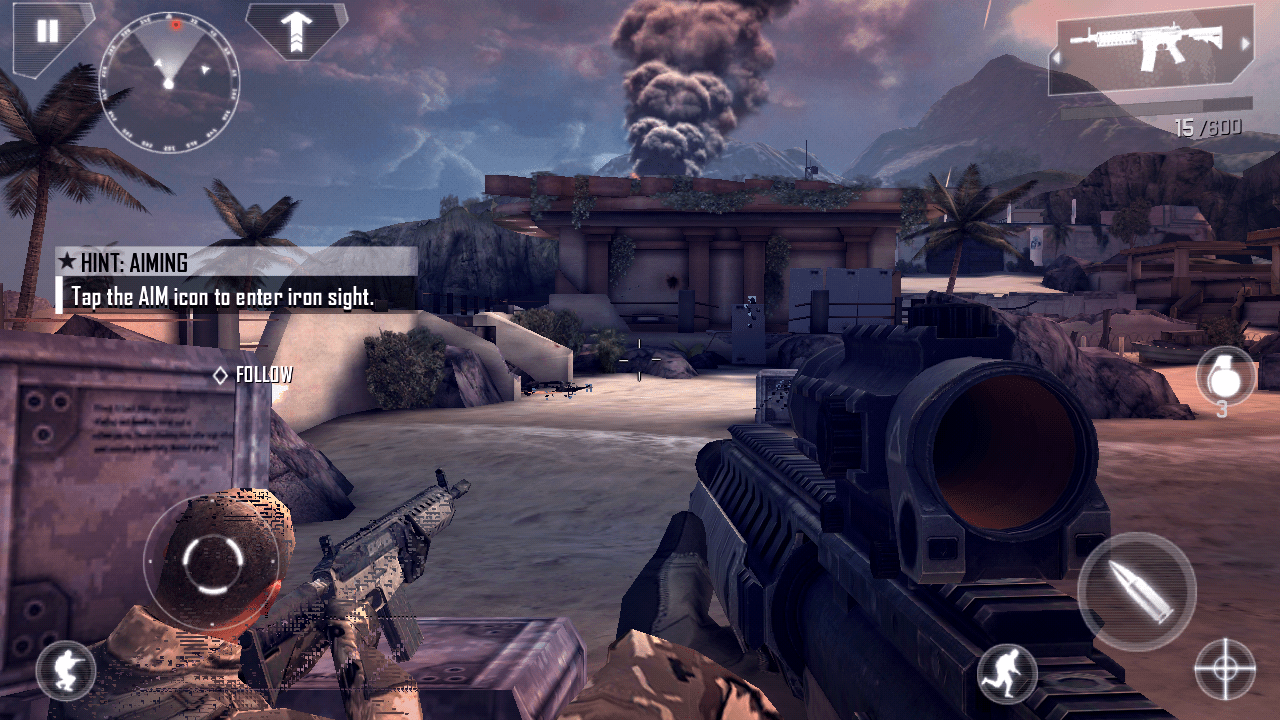Activate the sprint running icon
1280x720 pixels.
tap(1006, 672)
